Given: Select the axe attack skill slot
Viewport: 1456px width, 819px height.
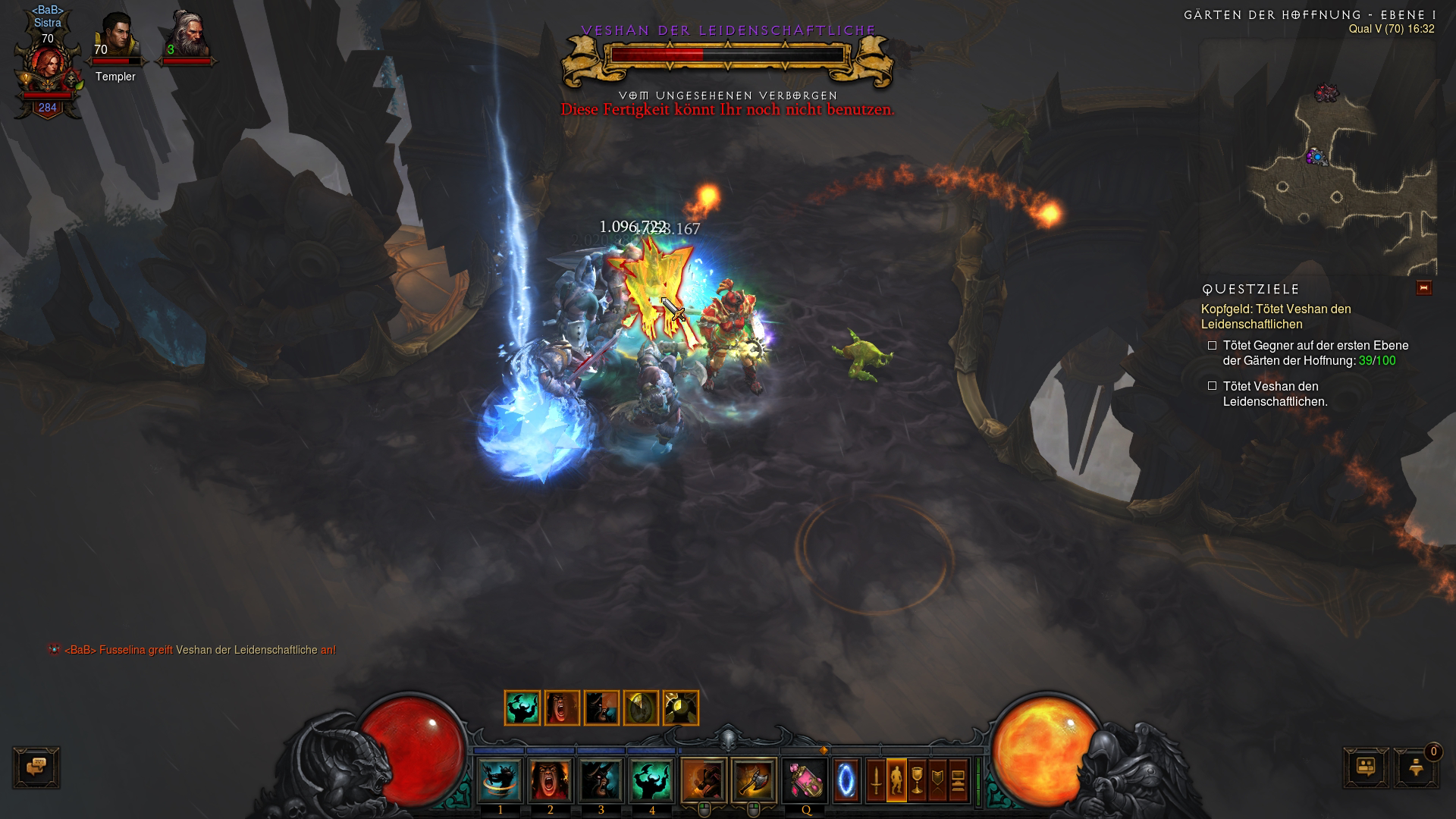Looking at the screenshot, I should pos(754,780).
